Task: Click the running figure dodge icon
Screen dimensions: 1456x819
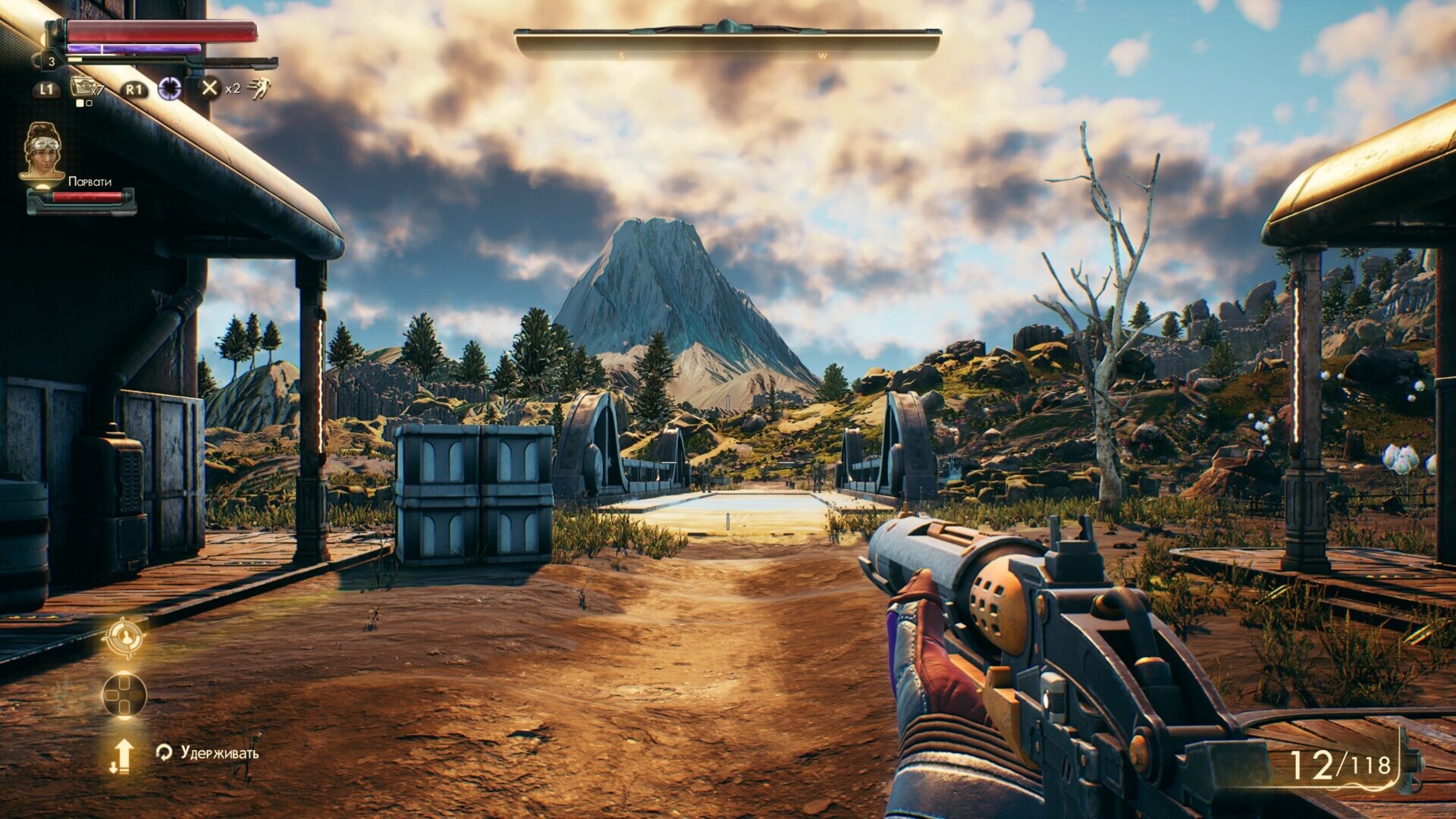Action: point(259,89)
